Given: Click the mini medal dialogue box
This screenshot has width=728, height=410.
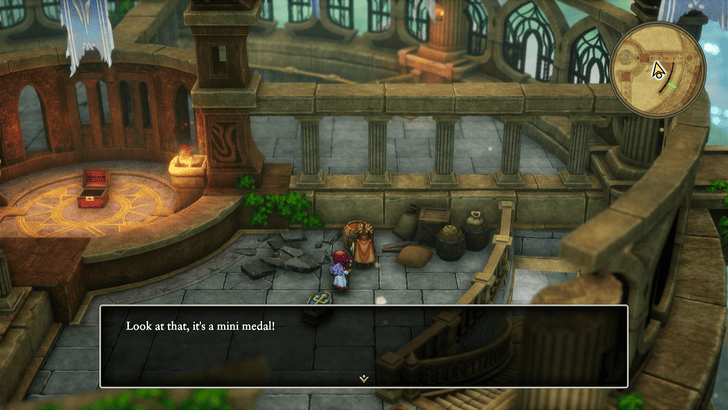Looking at the screenshot, I should tap(364, 345).
